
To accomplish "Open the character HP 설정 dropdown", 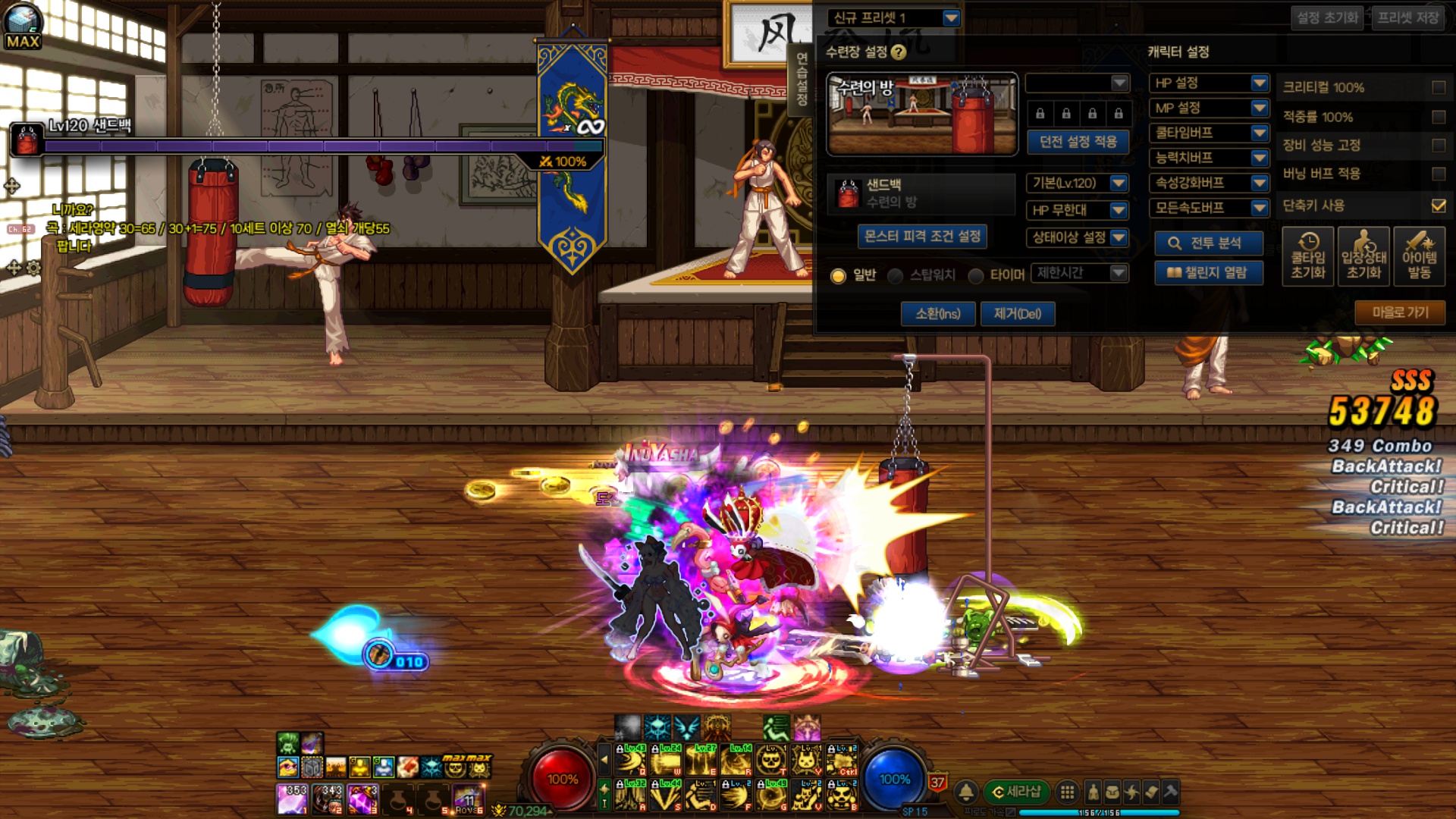I will click(1209, 83).
